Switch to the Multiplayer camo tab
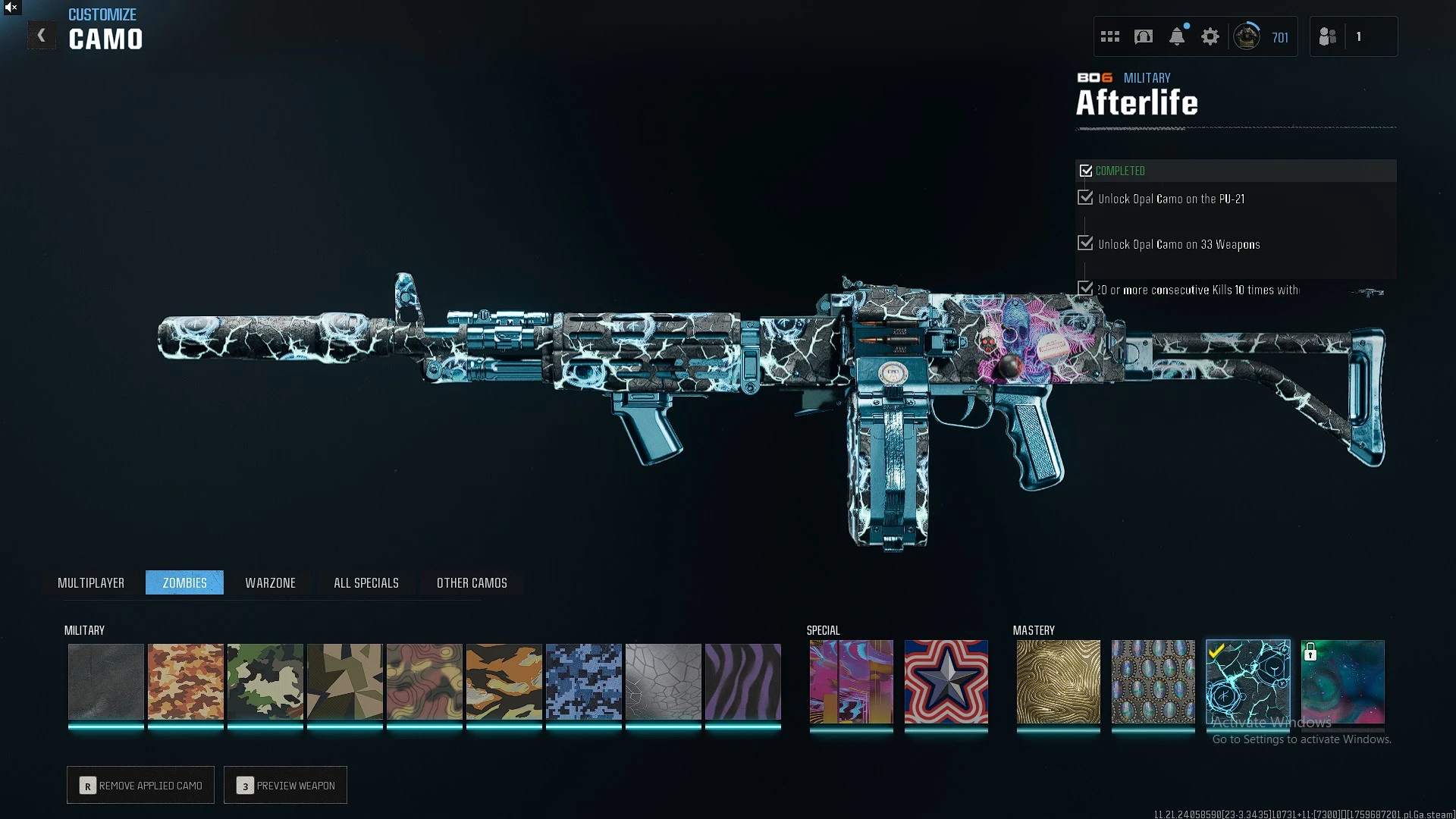The height and width of the screenshot is (819, 1456). [91, 582]
